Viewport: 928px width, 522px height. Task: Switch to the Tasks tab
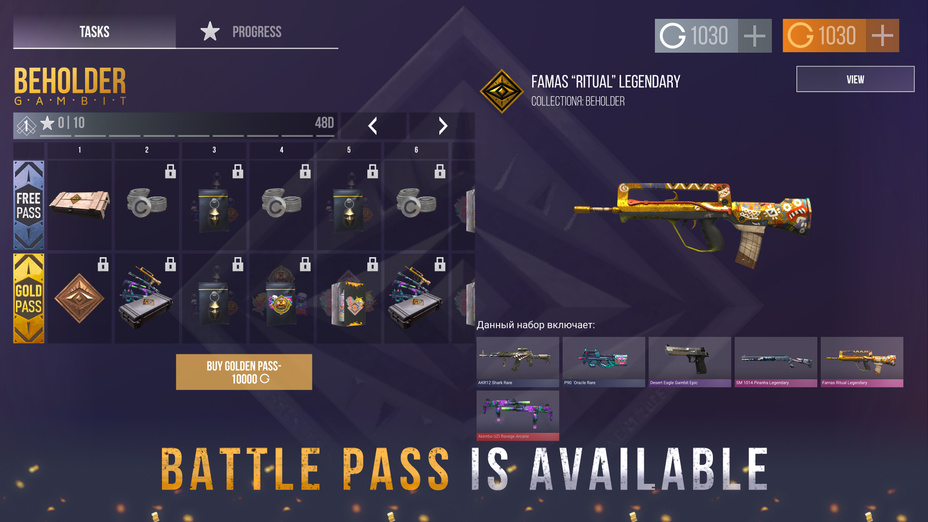click(x=94, y=32)
